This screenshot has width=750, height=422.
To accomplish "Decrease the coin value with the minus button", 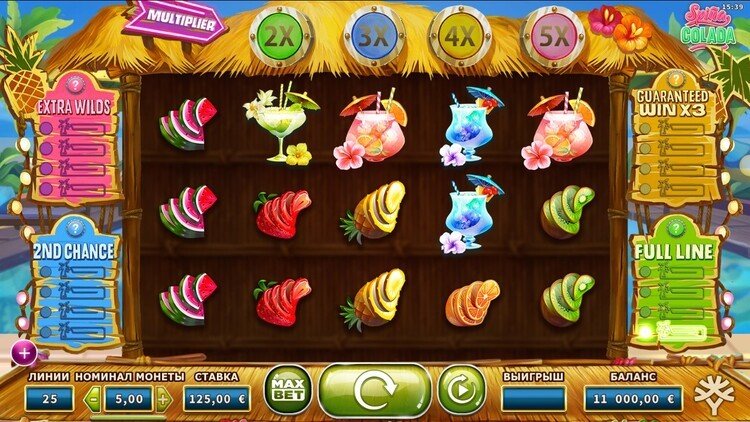I will (x=93, y=399).
